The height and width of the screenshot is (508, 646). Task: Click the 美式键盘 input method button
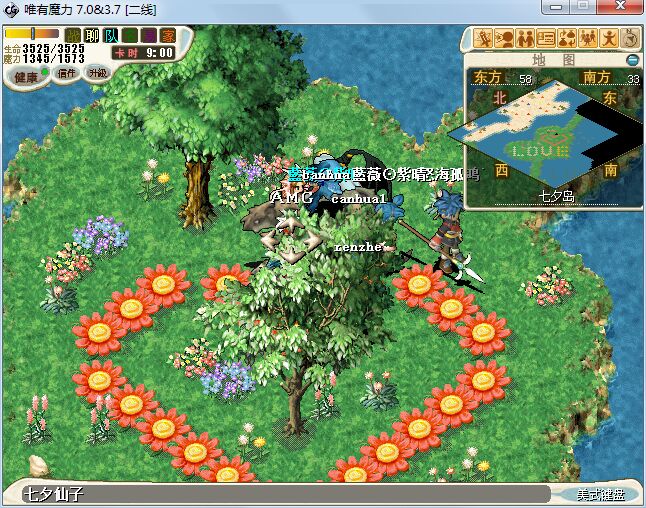tap(600, 494)
